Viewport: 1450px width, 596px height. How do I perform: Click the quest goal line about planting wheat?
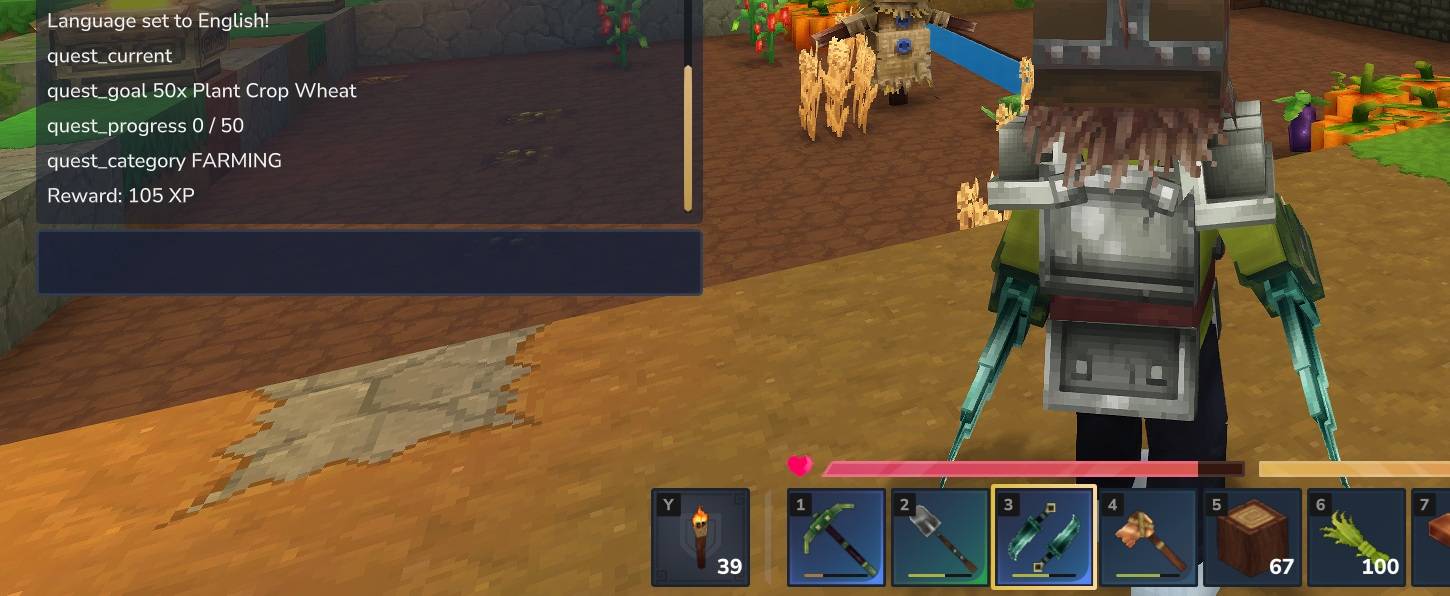202,91
